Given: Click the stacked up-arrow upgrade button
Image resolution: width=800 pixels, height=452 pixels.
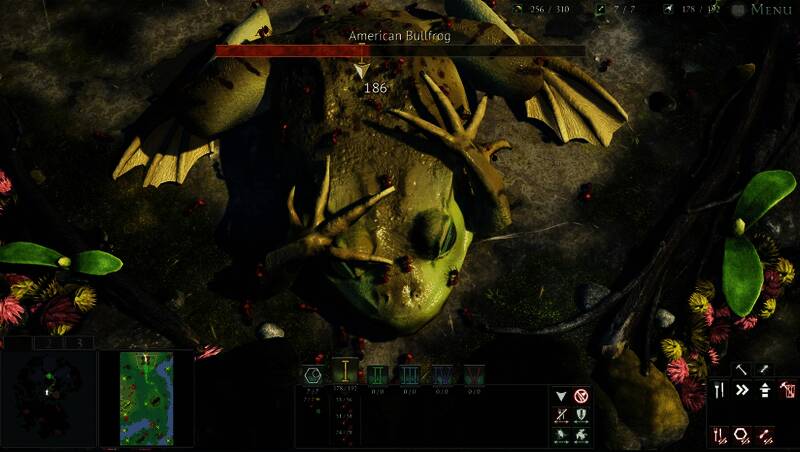Looking at the screenshot, I should click(765, 390).
